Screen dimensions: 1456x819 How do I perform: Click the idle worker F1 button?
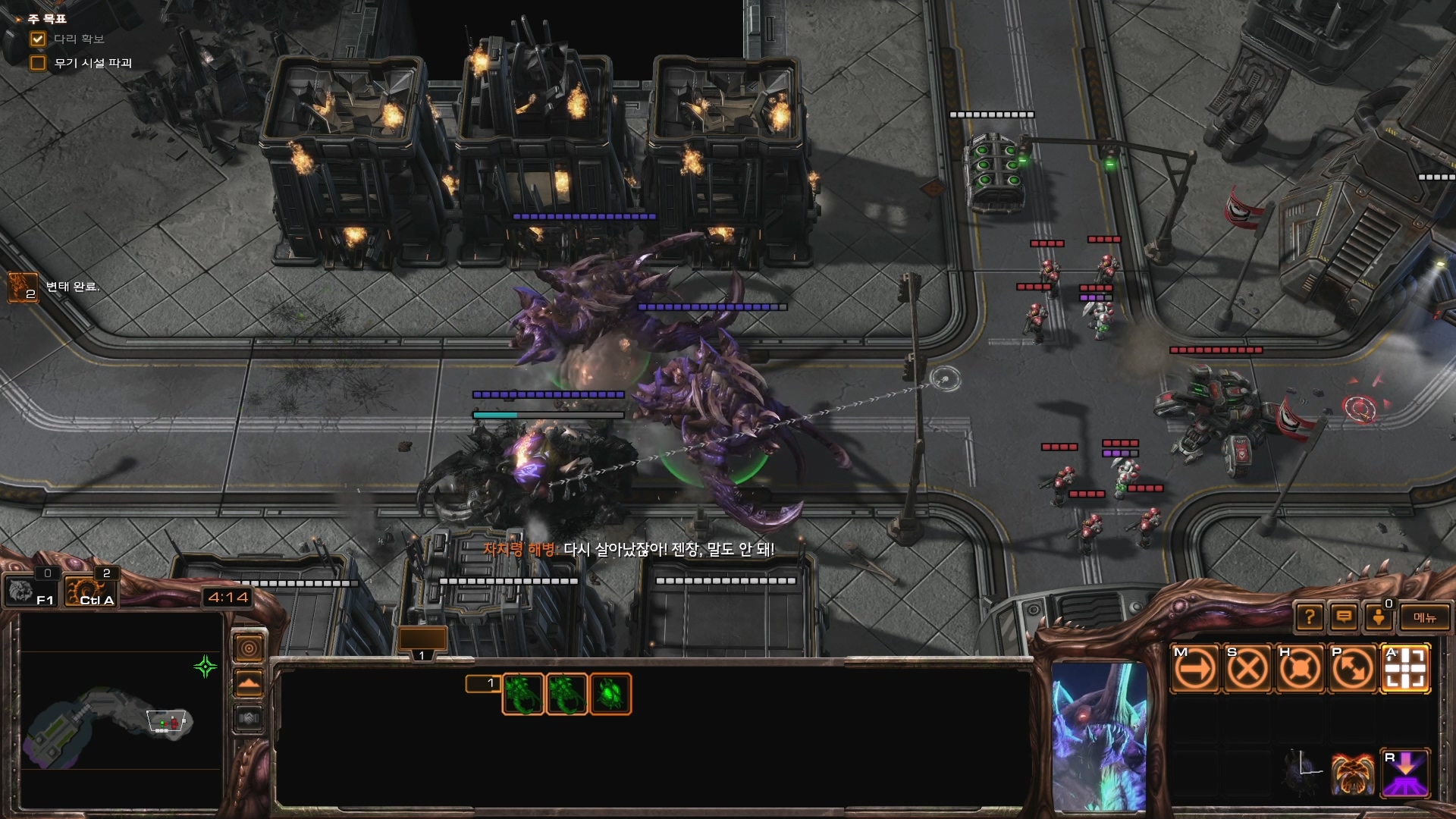pos(30,590)
